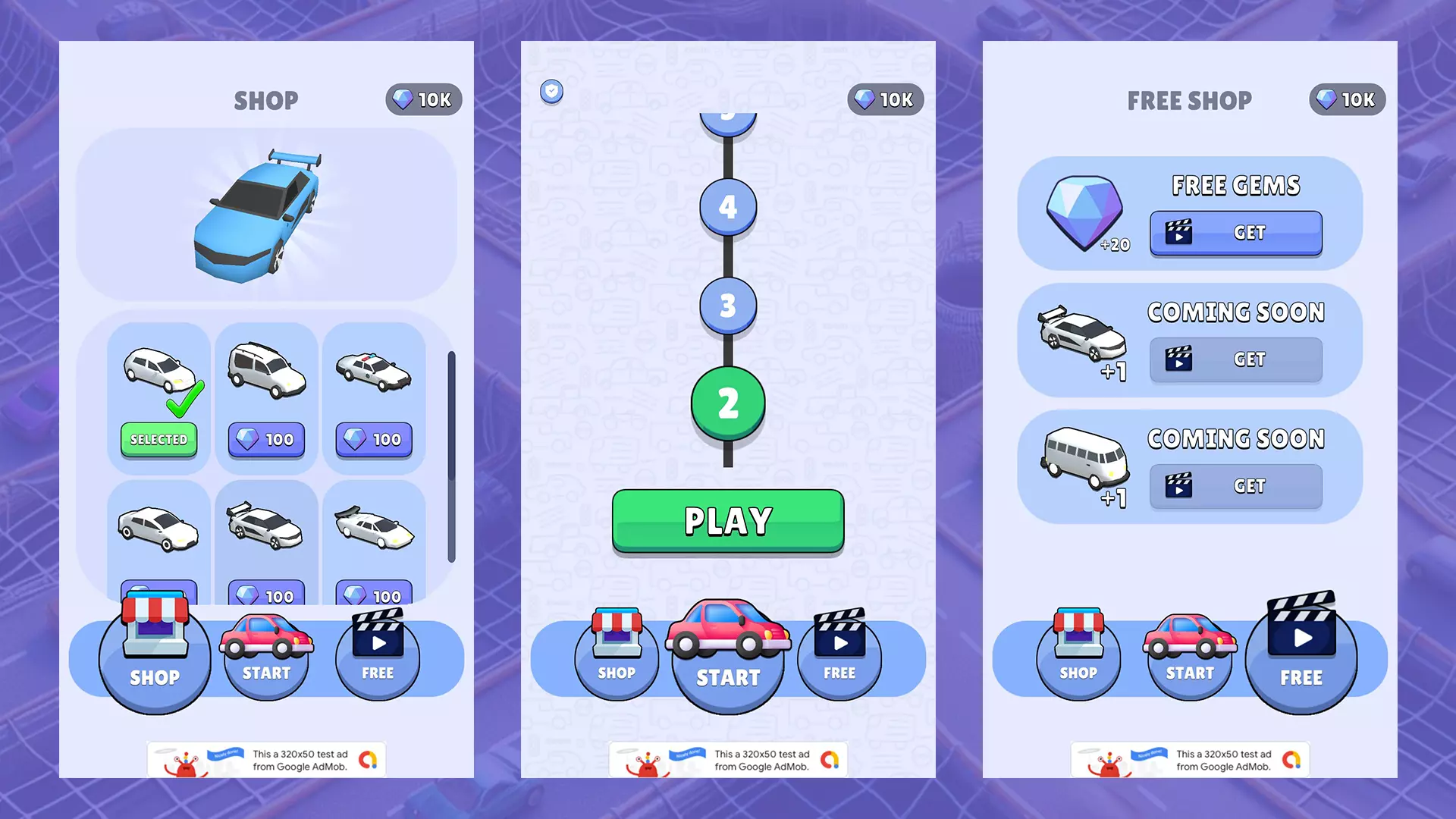
Task: Click GET beside the white van reward
Action: 1235,486
